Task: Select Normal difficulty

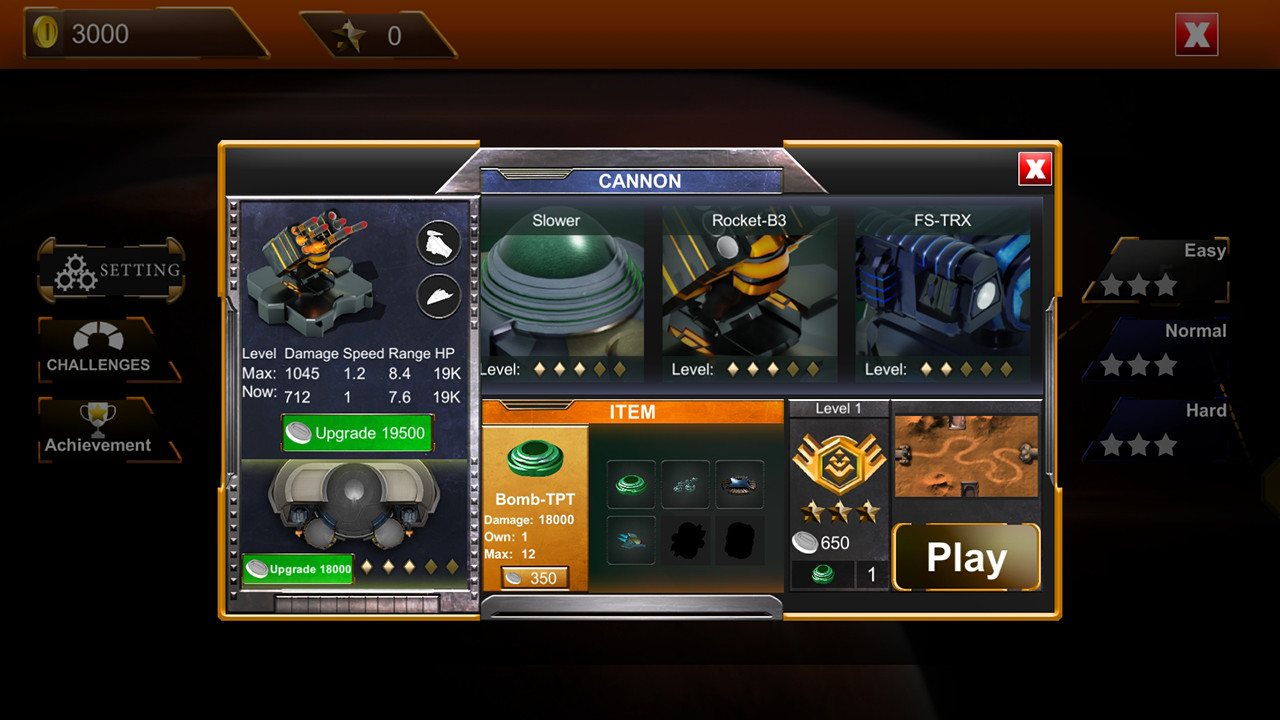Action: pos(1156,345)
